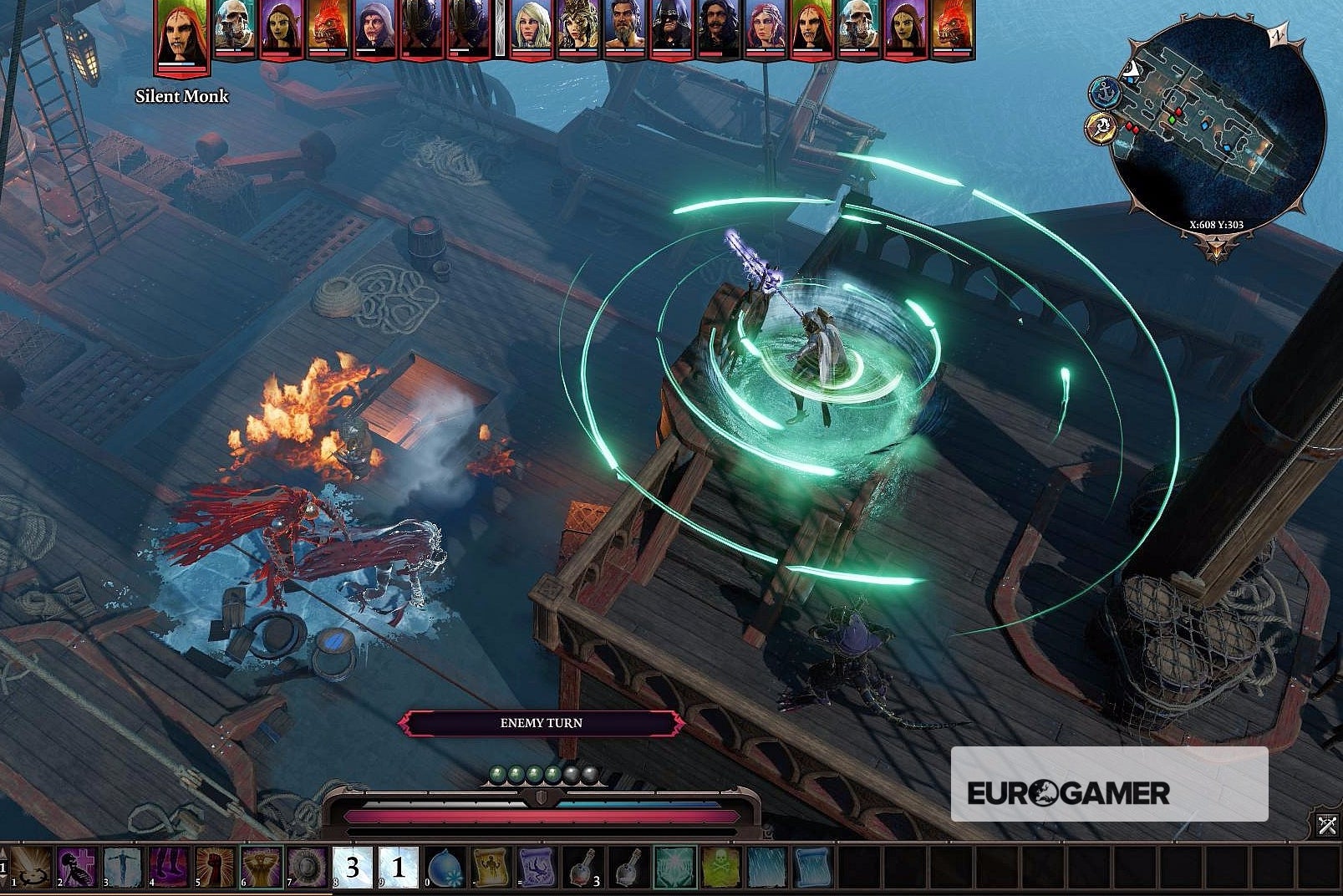Click the numbered card showing 3 in slot 8
Screen dimensions: 1343x896
click(352, 869)
